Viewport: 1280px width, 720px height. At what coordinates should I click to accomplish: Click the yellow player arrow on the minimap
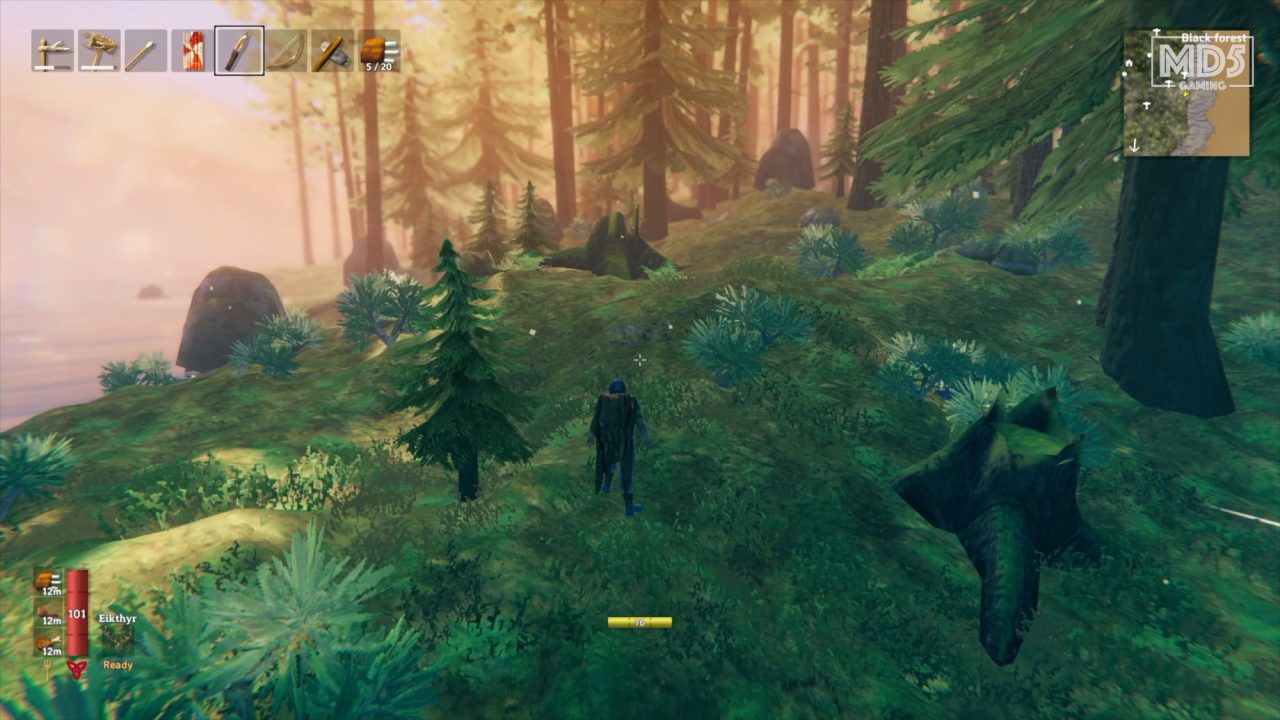coord(1186,95)
